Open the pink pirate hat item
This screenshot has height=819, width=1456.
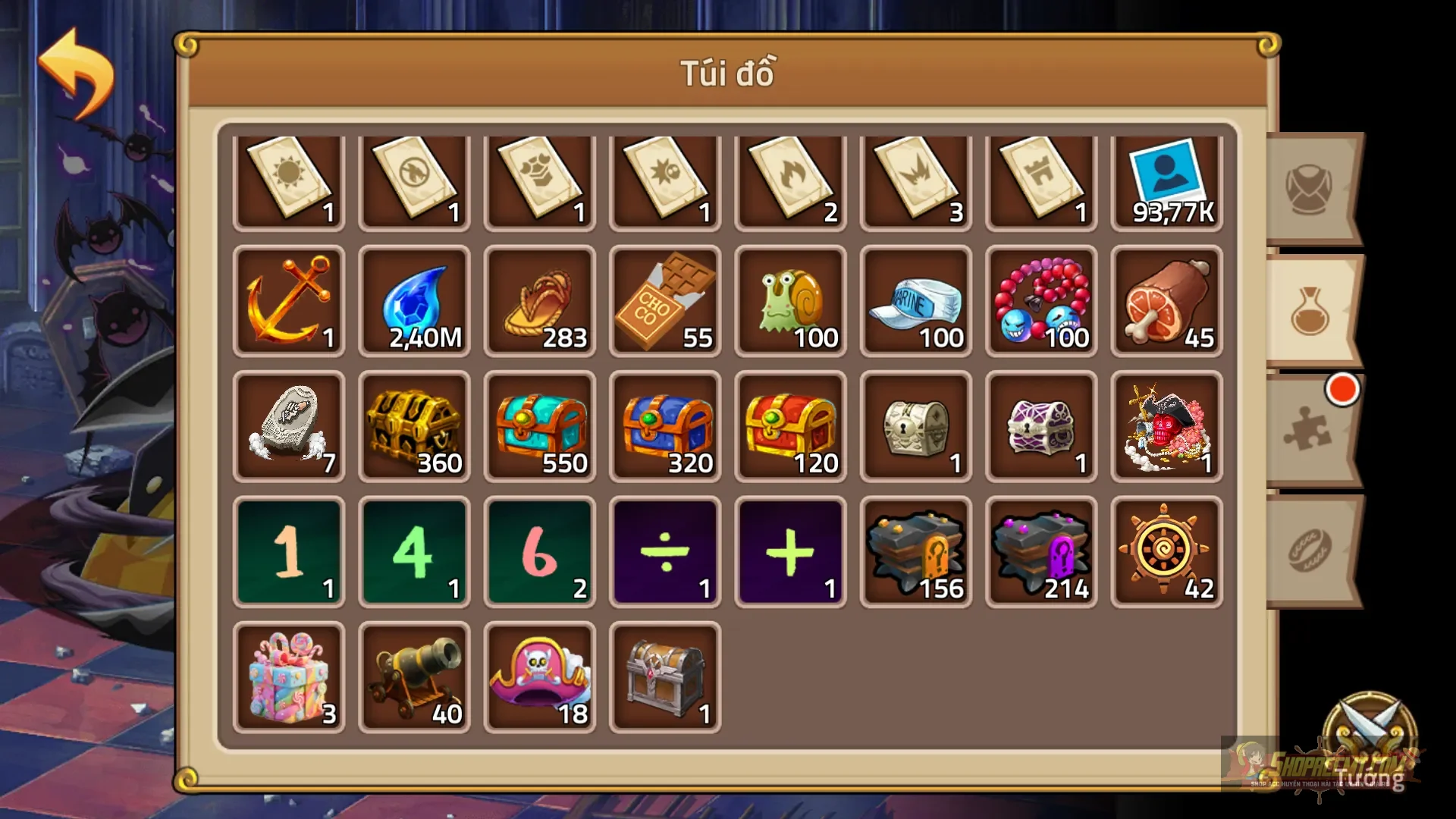[x=540, y=676]
